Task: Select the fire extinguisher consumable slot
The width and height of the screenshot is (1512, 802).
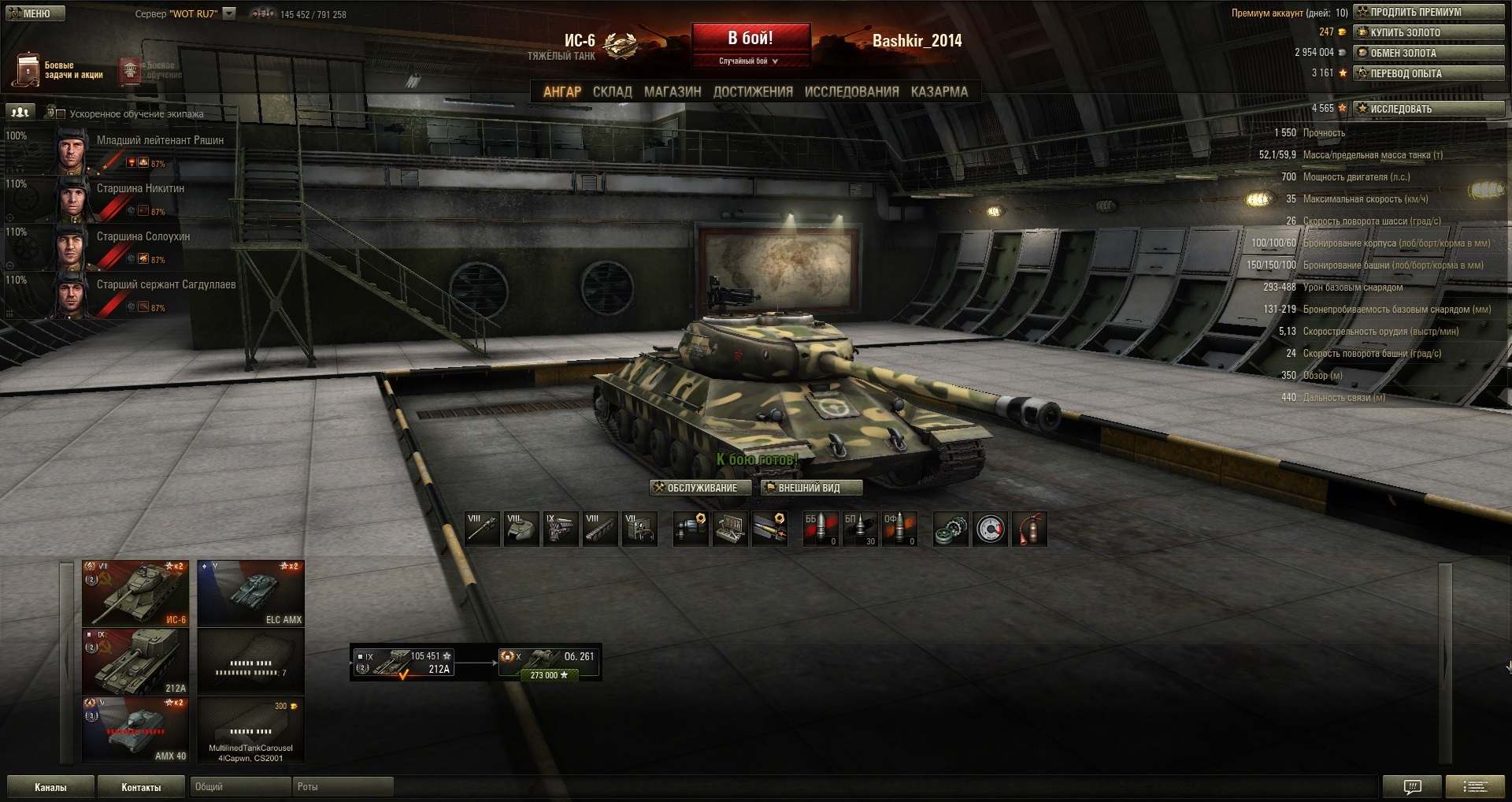Action: 1029,529
